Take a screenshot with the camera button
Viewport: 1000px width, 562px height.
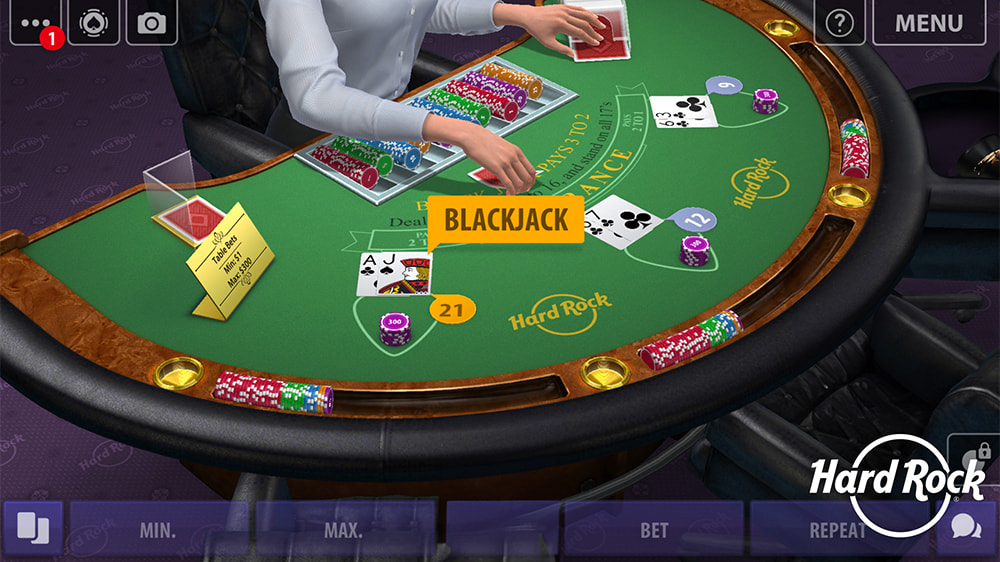tap(152, 22)
